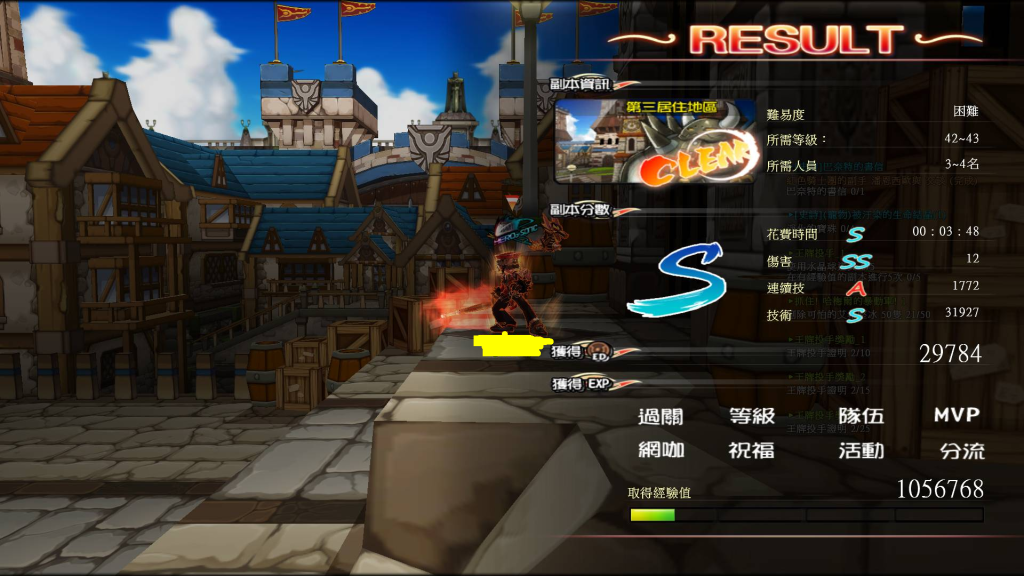1024x576 pixels.
Task: Click the 活動 experience bonus label
Action: (860, 450)
